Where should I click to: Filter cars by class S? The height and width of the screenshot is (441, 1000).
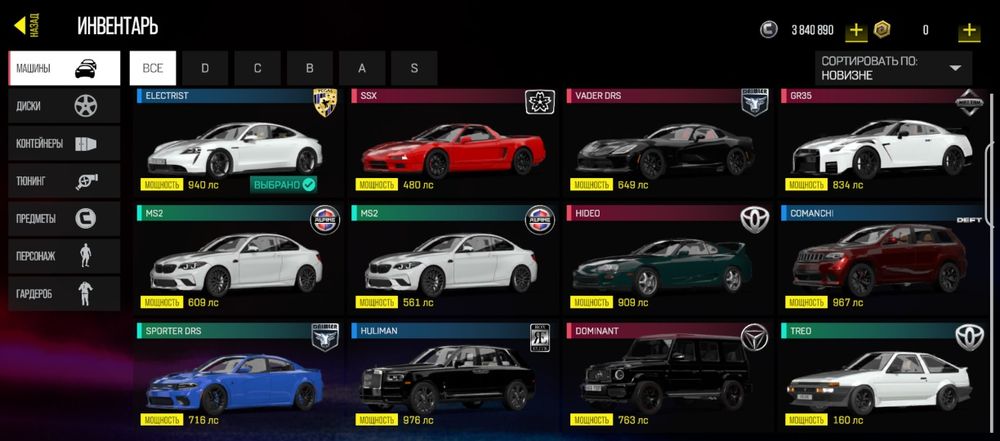(x=414, y=68)
